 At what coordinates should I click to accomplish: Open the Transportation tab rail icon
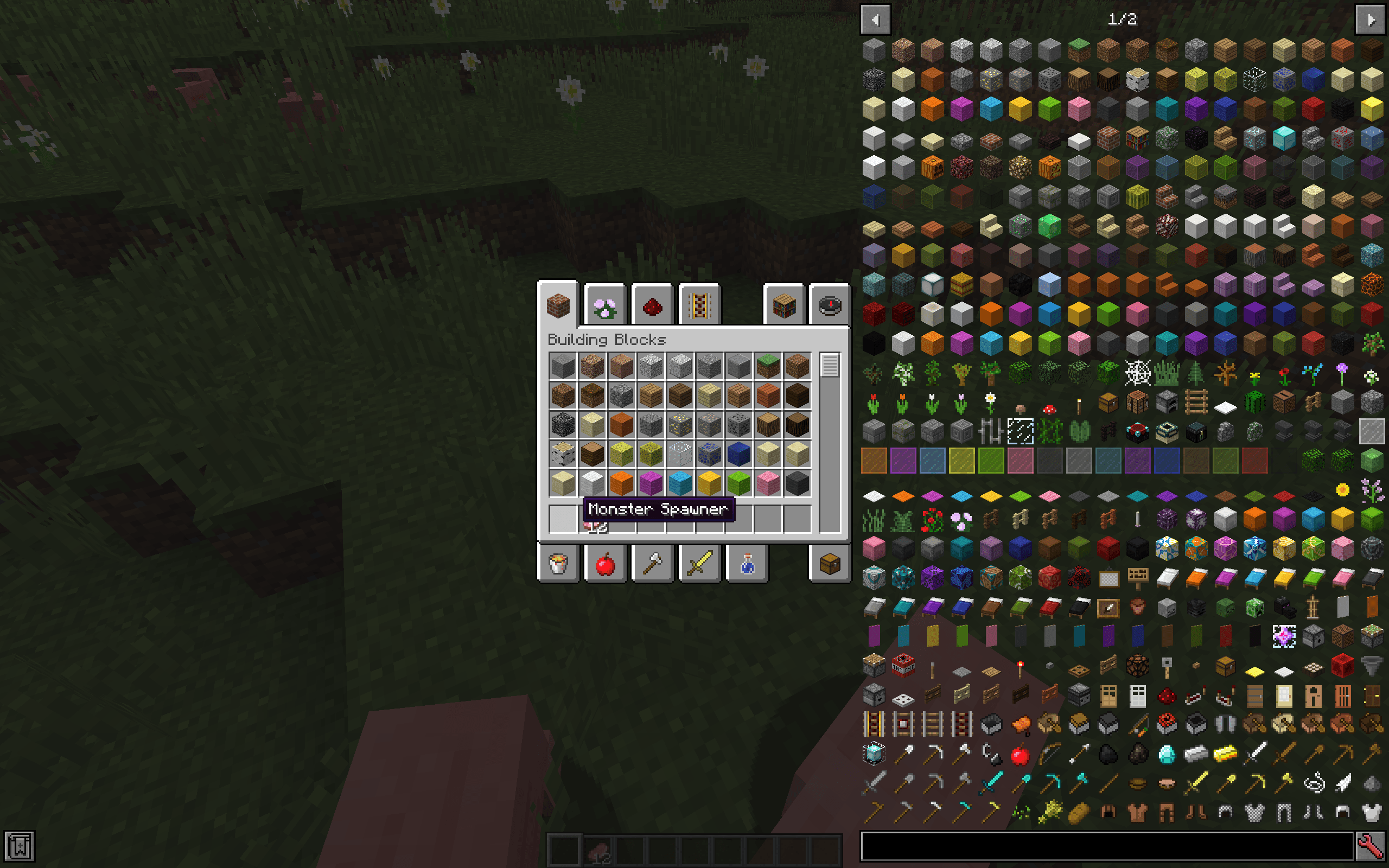[700, 306]
